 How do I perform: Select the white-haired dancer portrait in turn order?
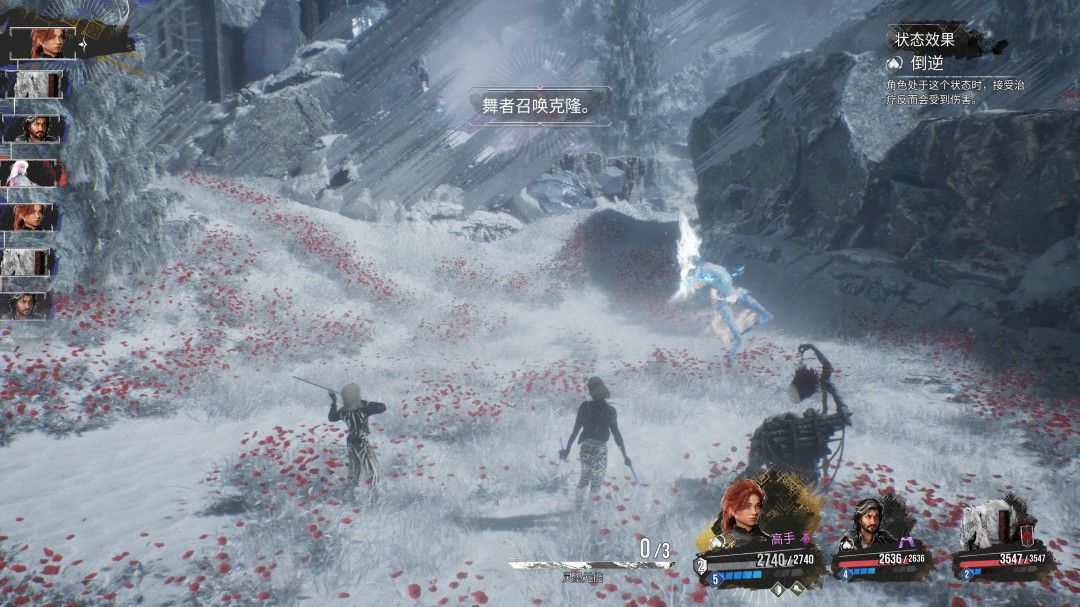click(32, 173)
